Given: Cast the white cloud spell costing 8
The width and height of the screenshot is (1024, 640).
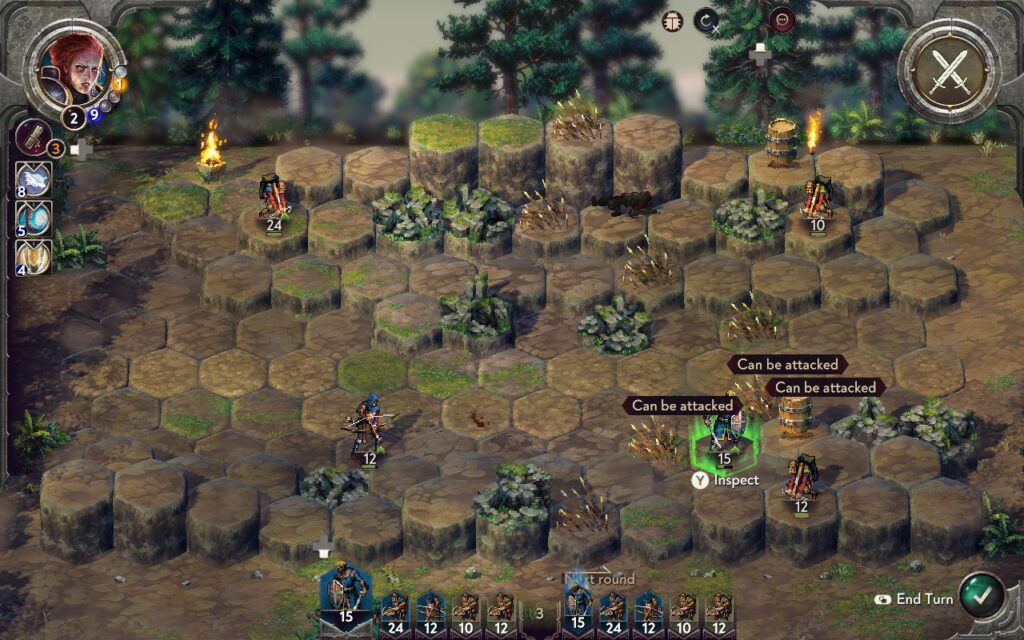Looking at the screenshot, I should point(34,178).
